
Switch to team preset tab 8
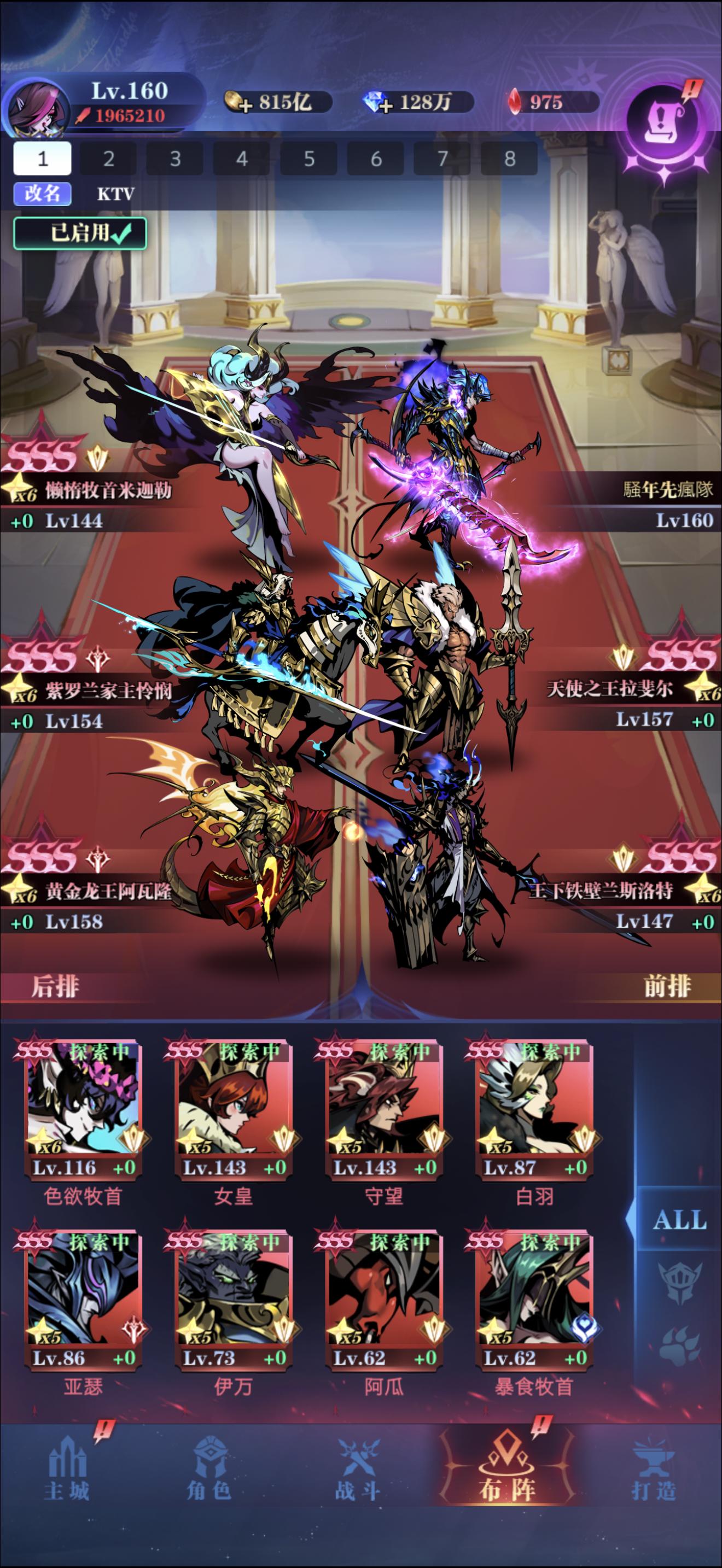click(511, 160)
